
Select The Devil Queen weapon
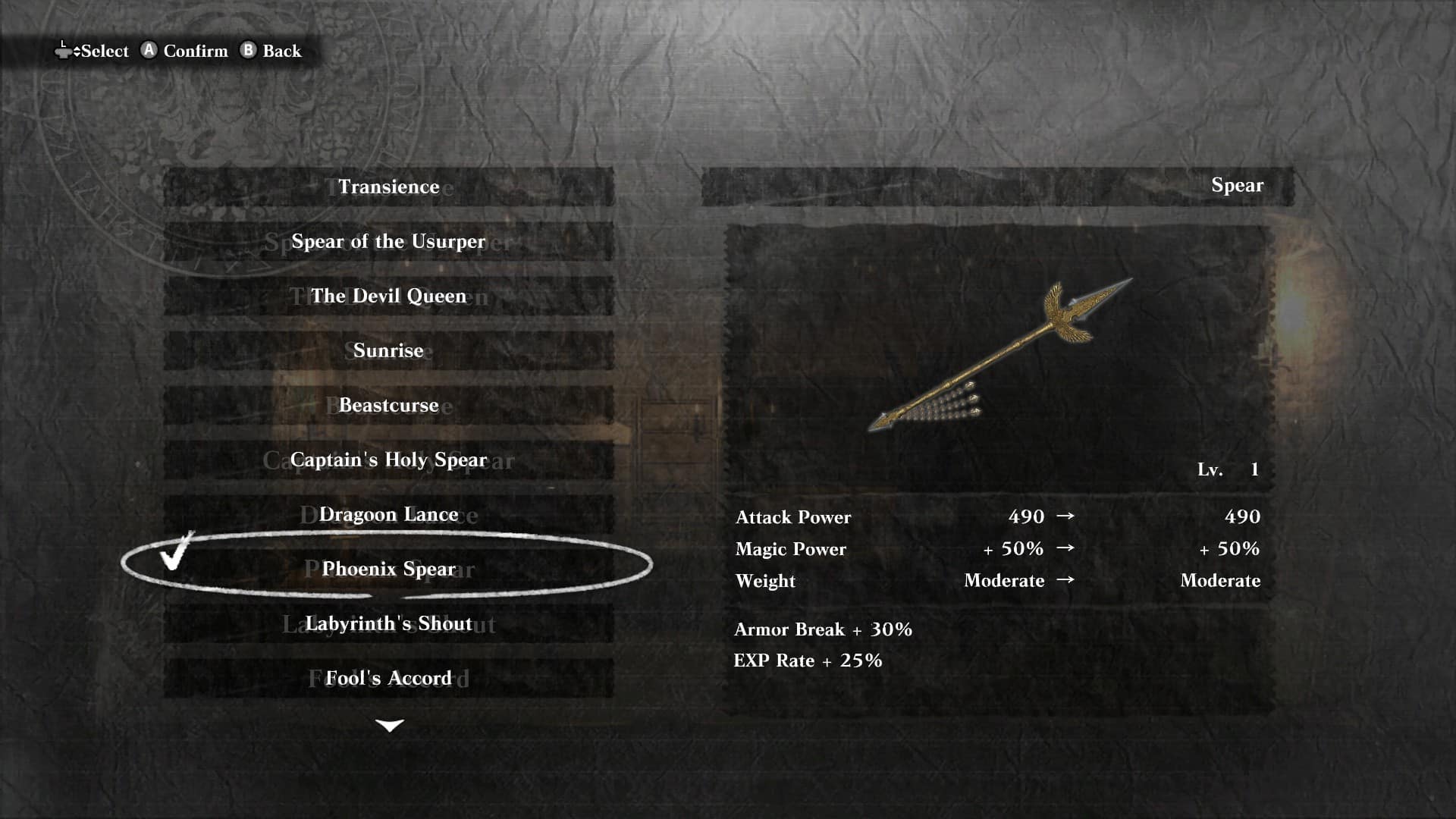[388, 296]
